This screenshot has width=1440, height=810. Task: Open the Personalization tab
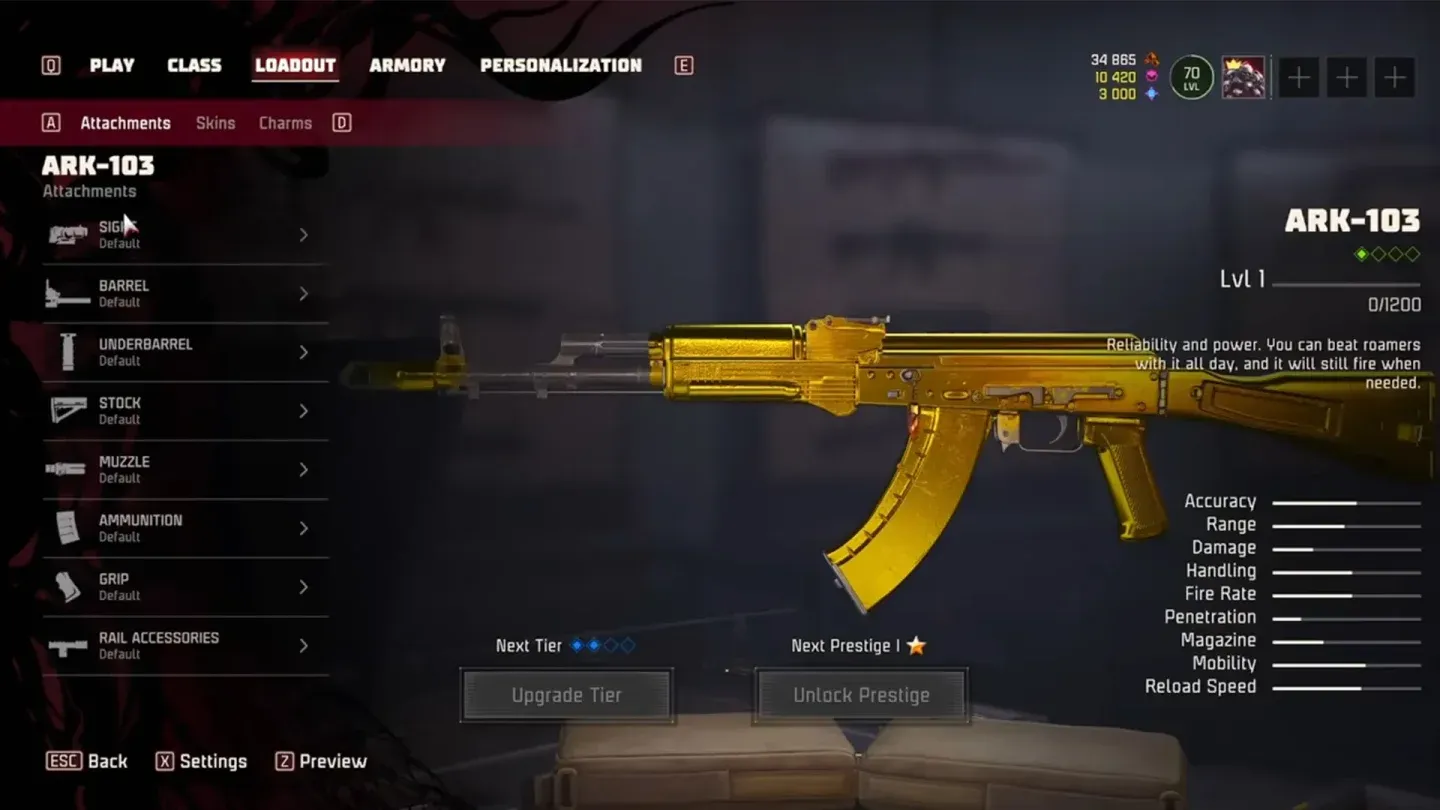(x=560, y=65)
